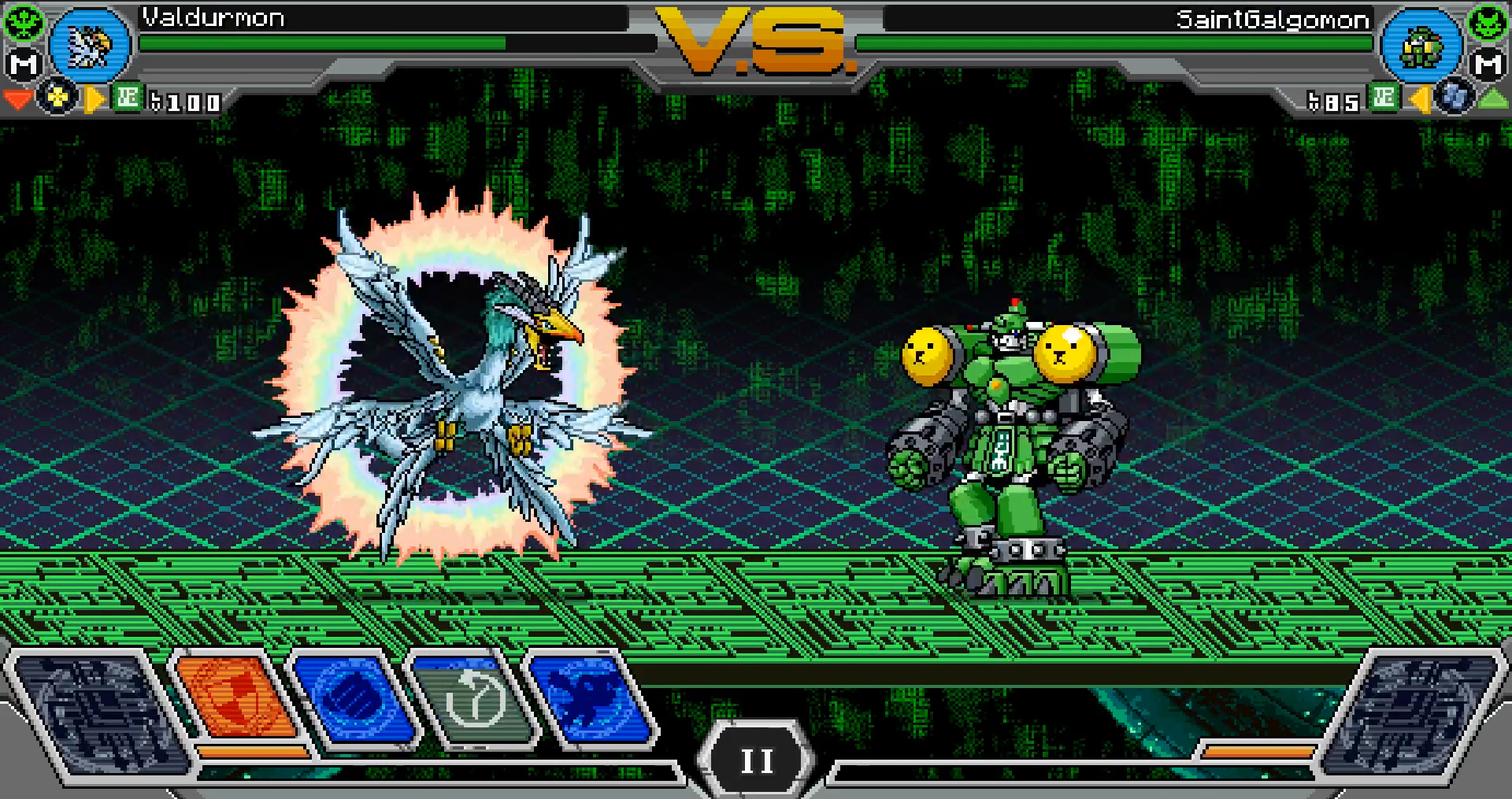Click the red downward arrow indicator on the left
1512x799 pixels.
coord(17,98)
